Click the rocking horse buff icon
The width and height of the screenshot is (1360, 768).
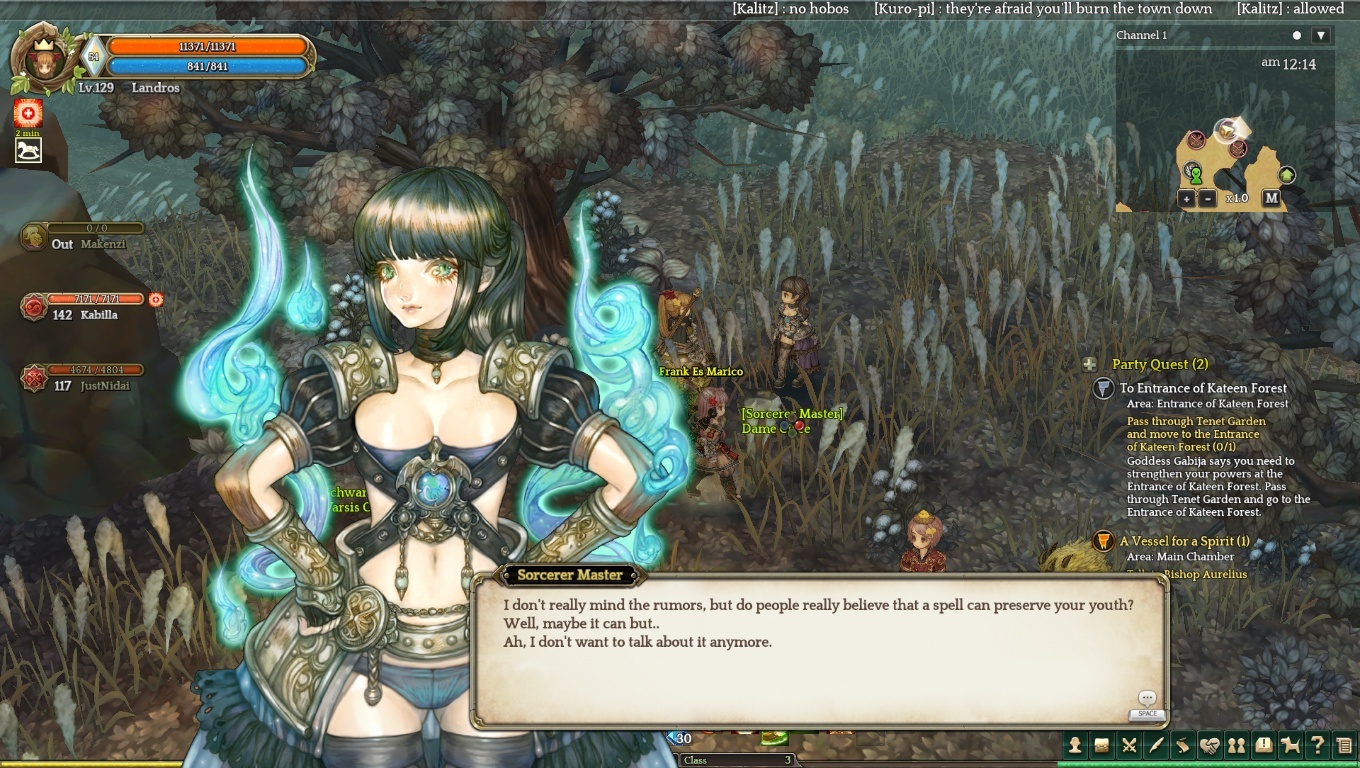[x=28, y=151]
